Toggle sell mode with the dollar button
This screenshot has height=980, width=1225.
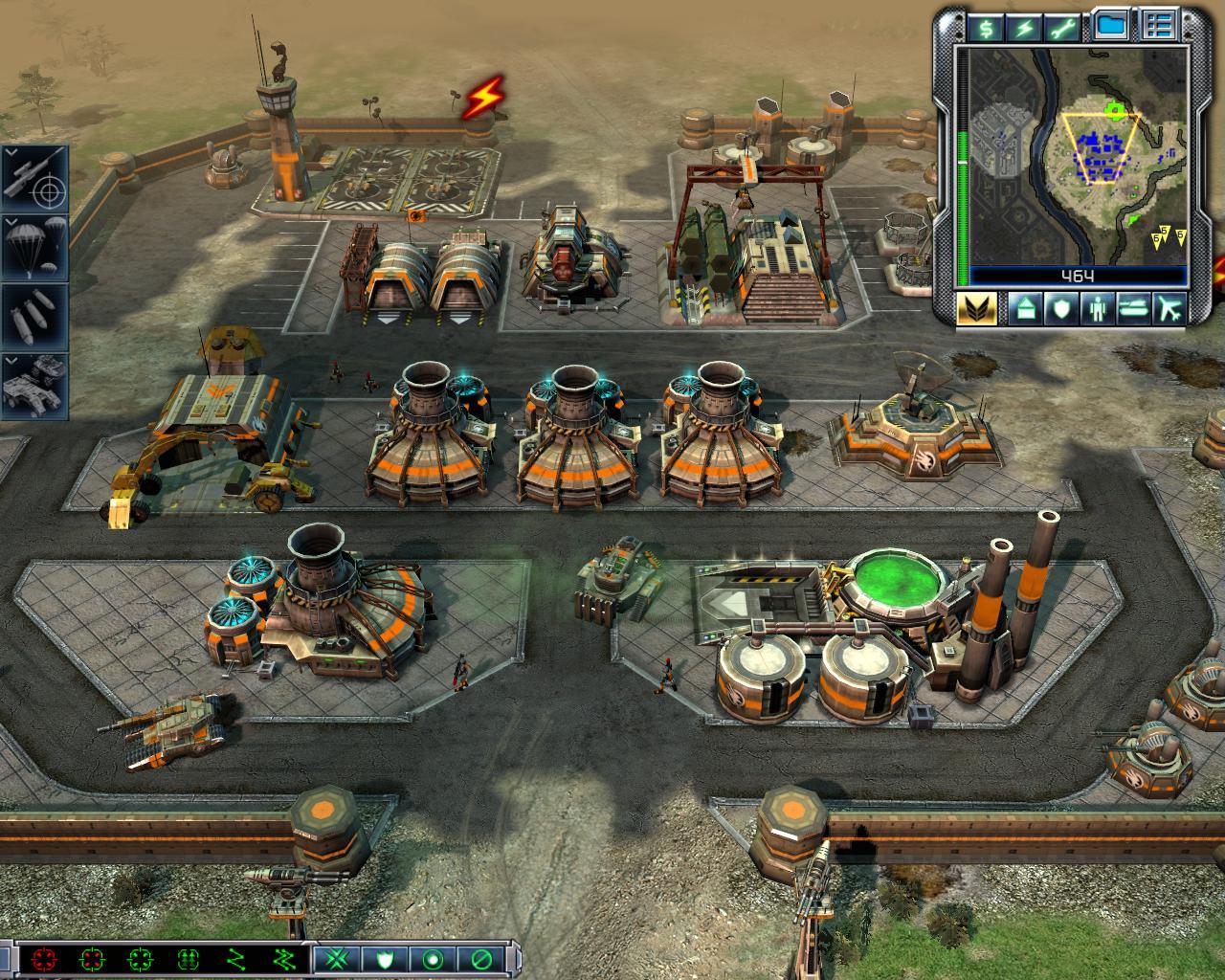pos(985,28)
